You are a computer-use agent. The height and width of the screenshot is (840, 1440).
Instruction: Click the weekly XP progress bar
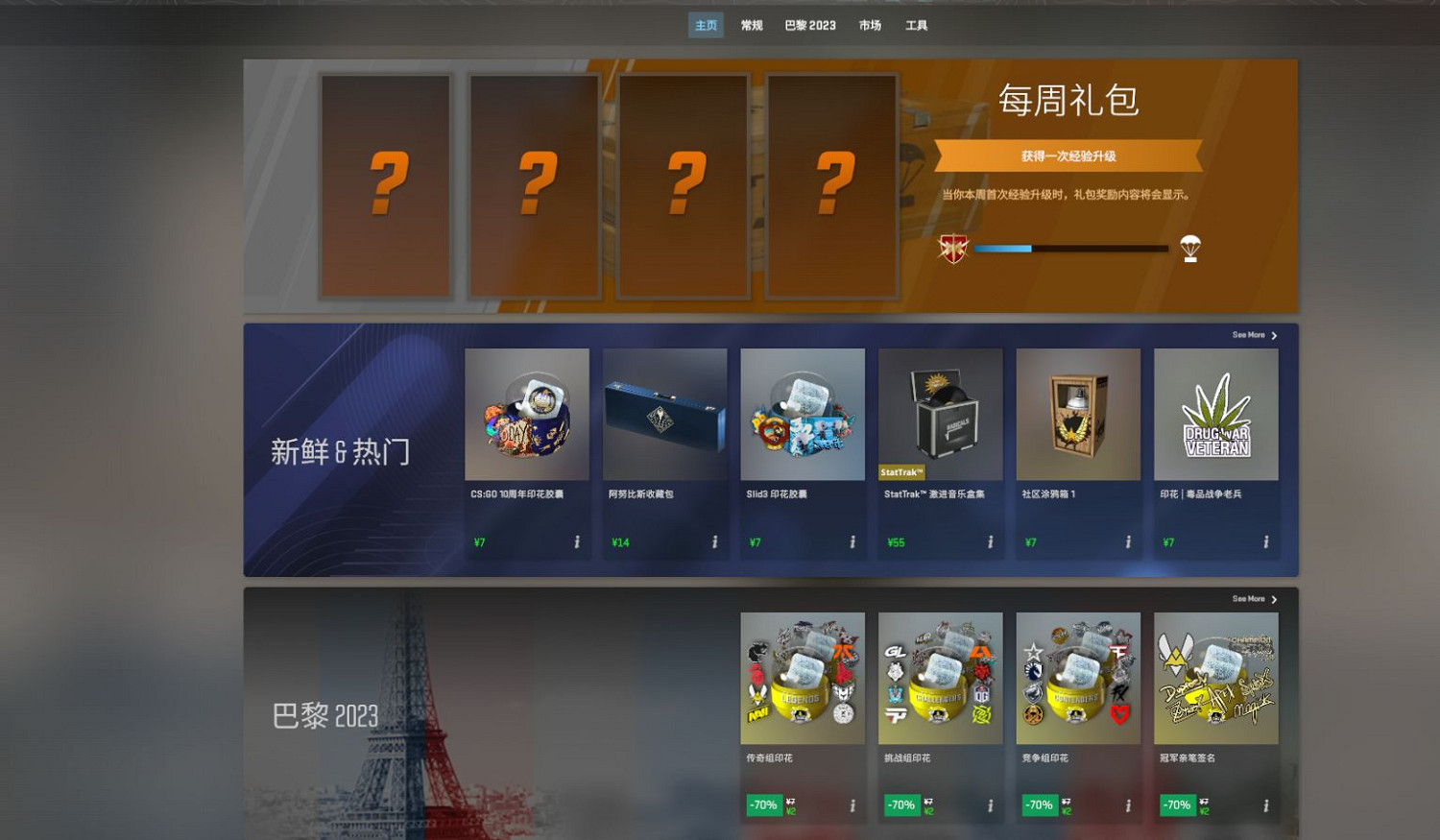(x=1070, y=248)
